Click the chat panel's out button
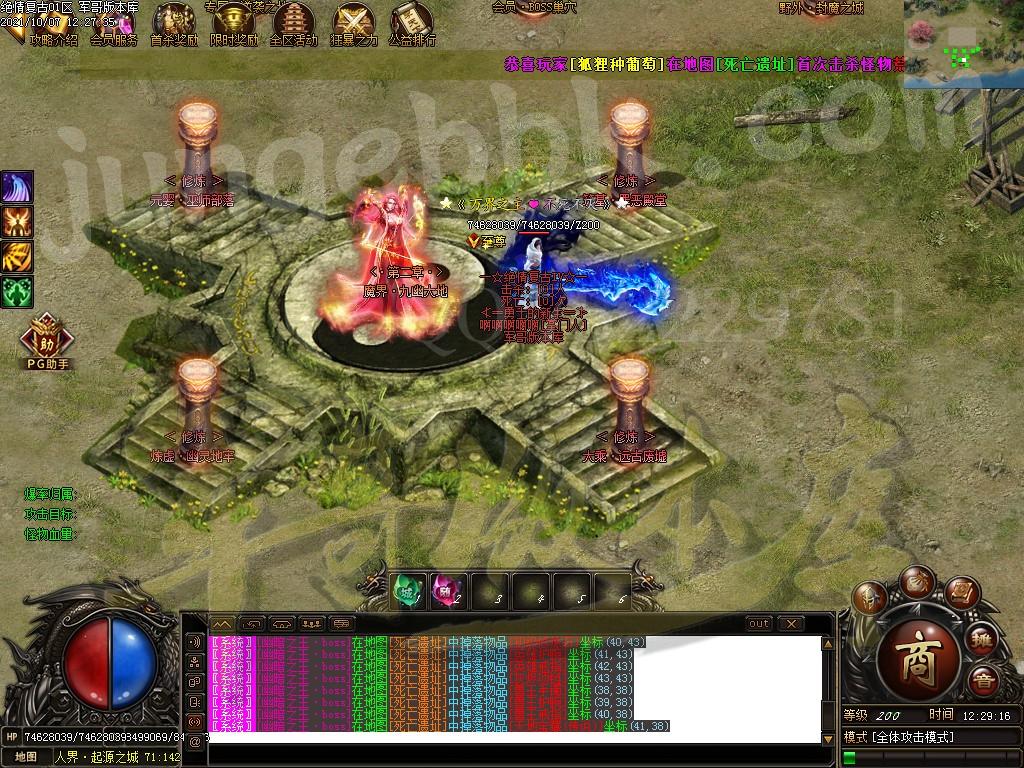 (x=759, y=624)
